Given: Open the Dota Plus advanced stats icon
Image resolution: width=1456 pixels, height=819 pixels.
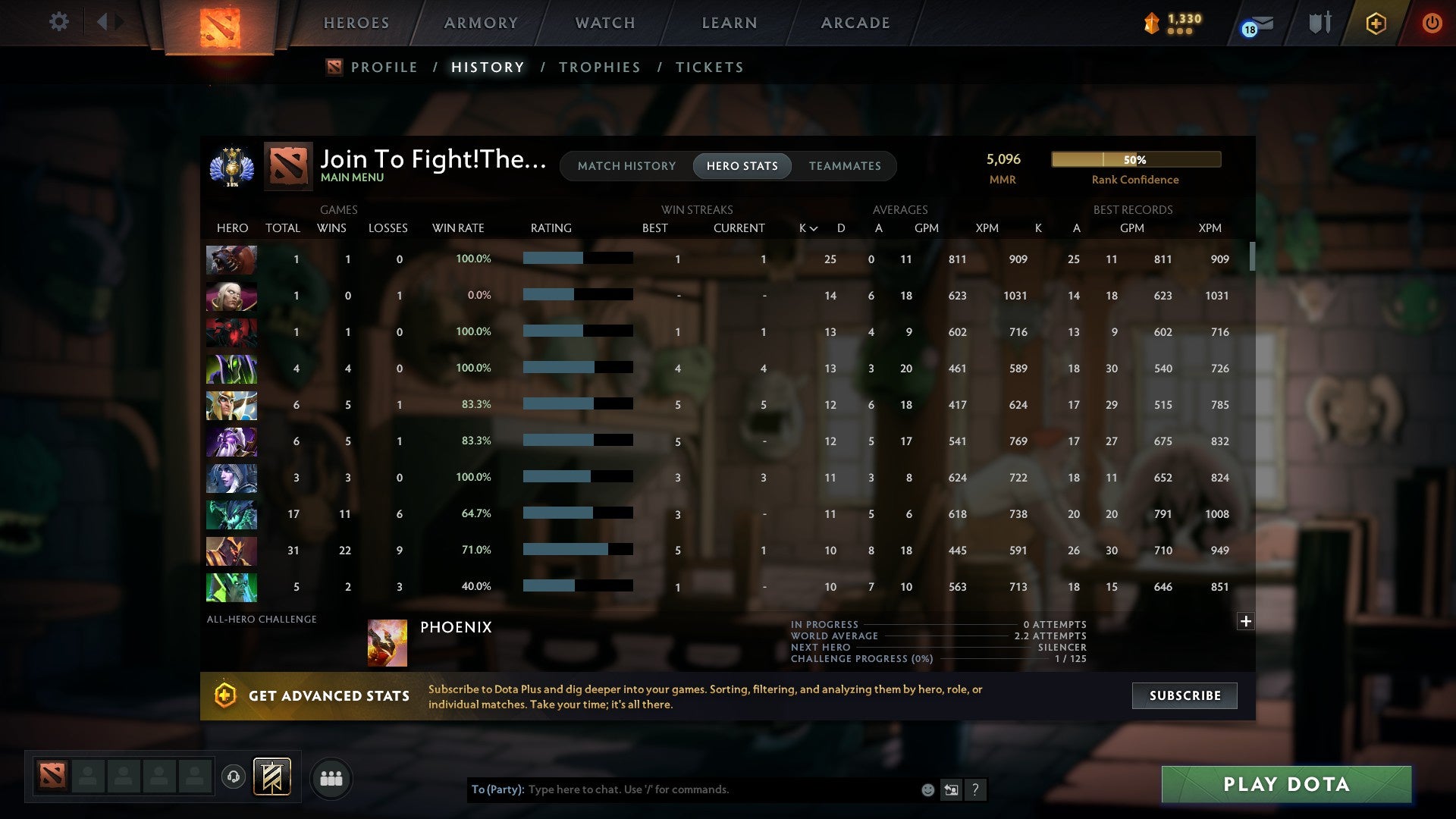Looking at the screenshot, I should 224,695.
